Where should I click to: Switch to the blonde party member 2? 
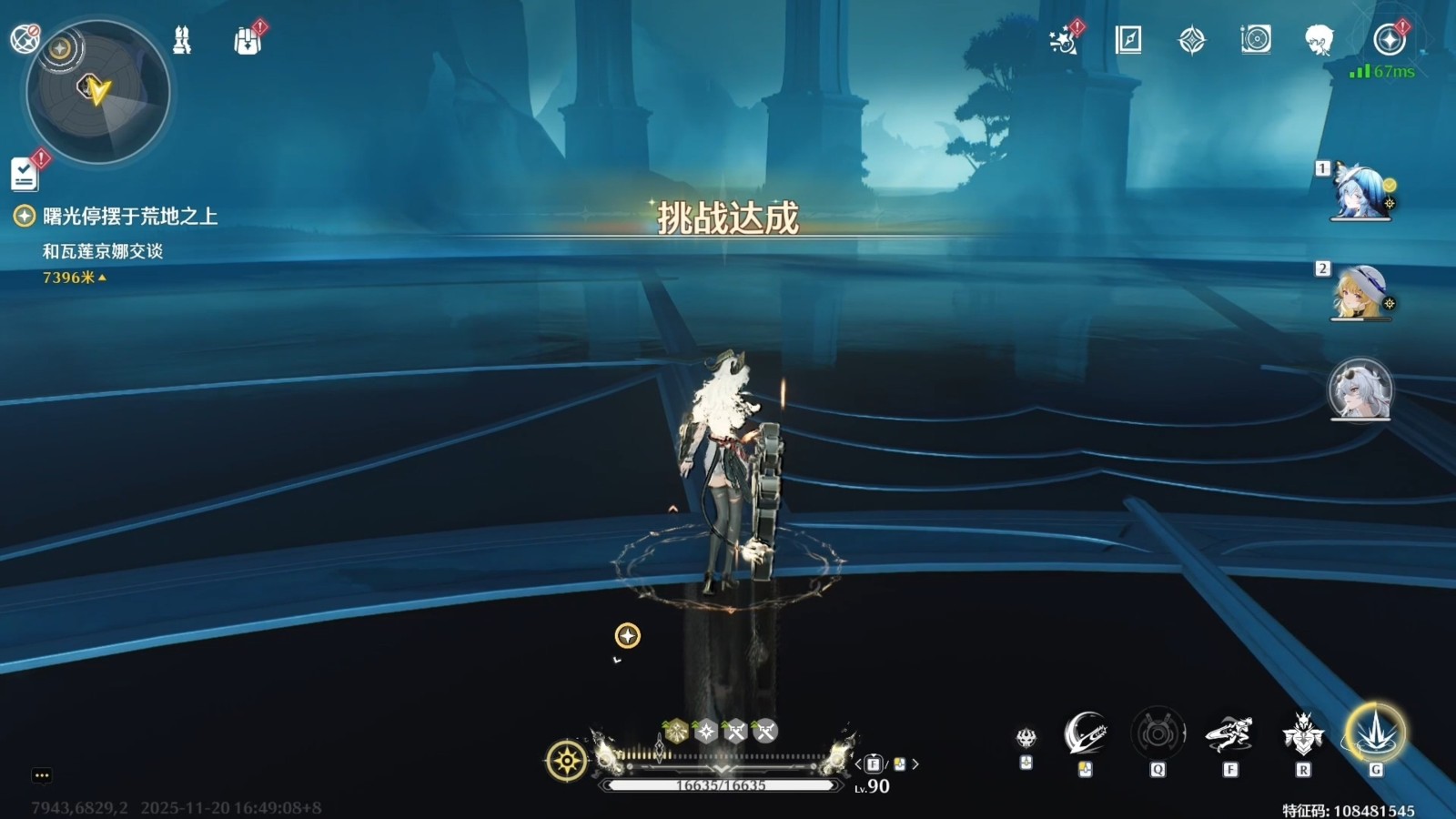(x=1360, y=292)
